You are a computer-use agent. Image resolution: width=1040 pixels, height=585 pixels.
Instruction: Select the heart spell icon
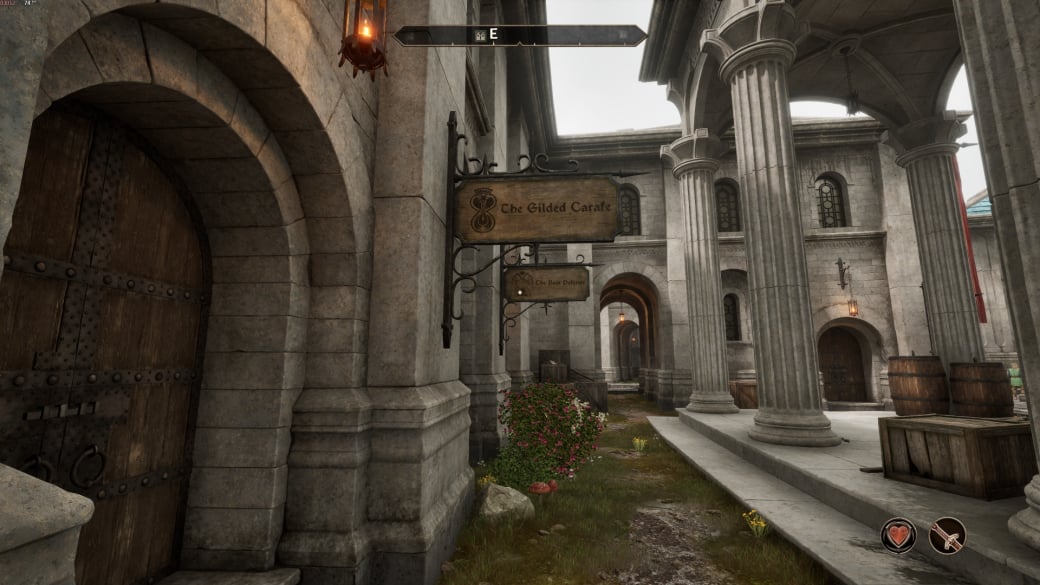click(x=898, y=536)
